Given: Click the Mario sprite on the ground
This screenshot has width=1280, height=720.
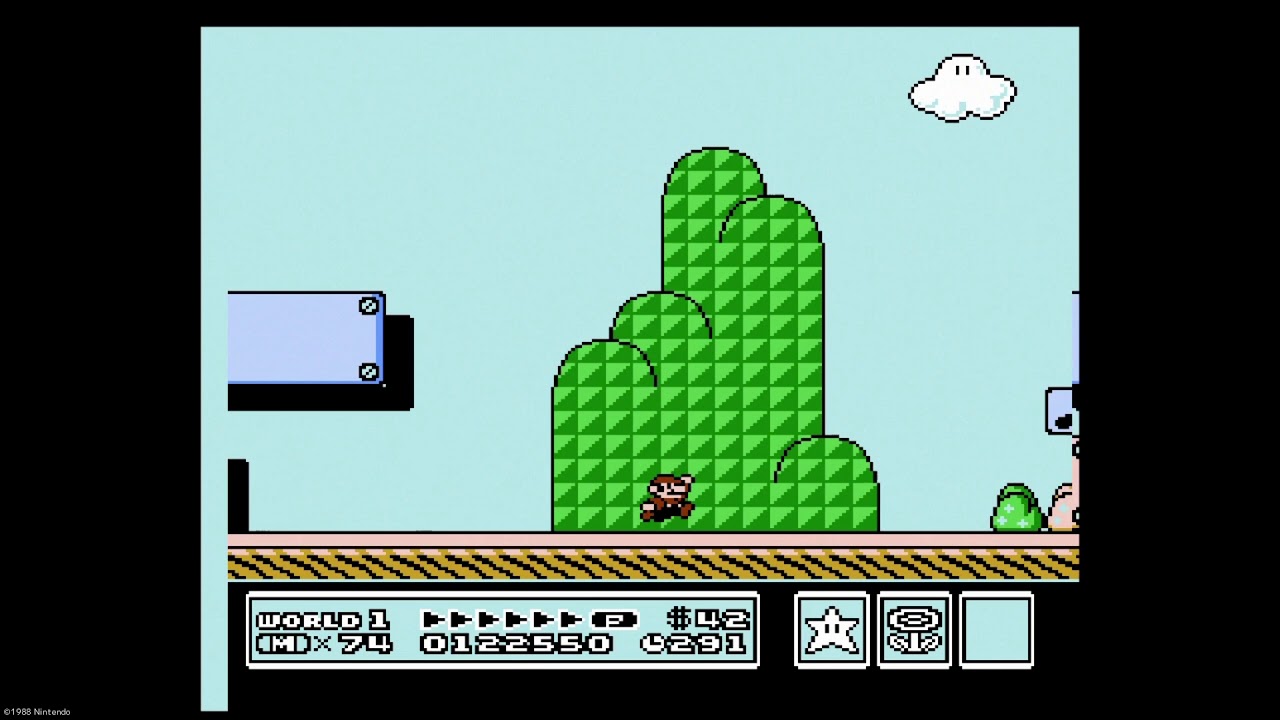Looking at the screenshot, I should tap(668, 498).
